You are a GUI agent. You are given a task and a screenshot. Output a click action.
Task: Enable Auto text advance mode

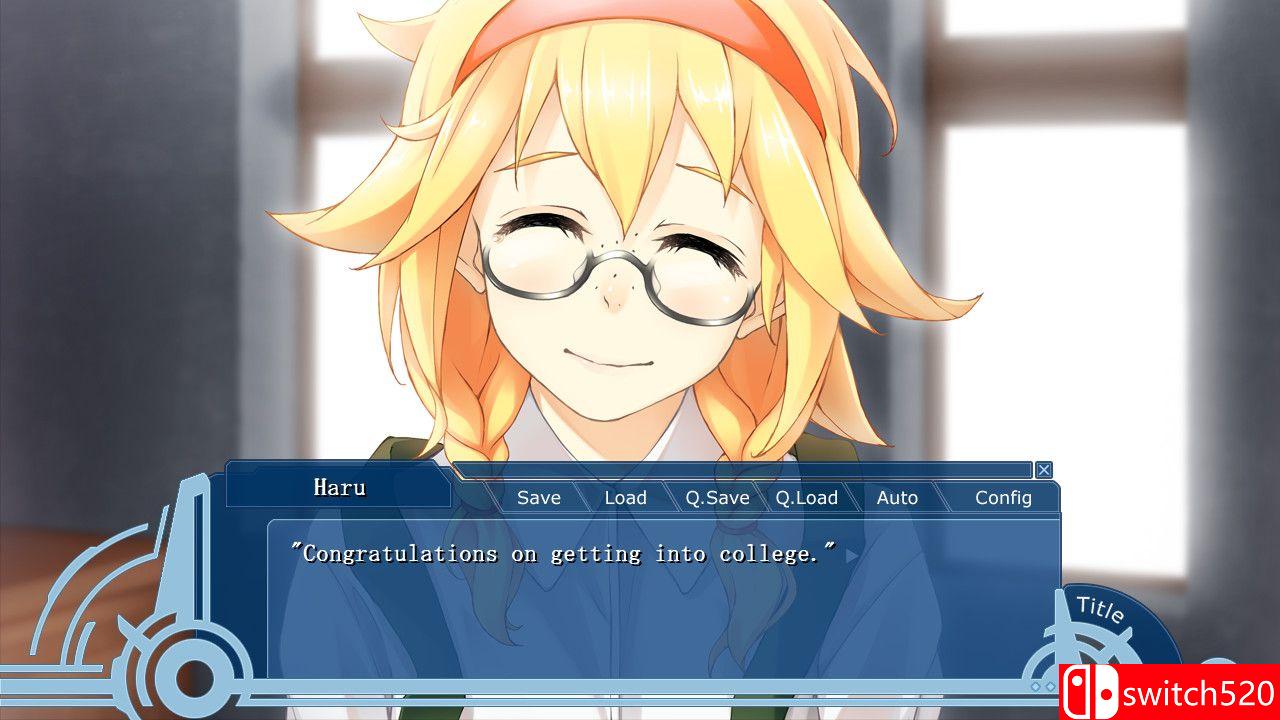tap(898, 497)
